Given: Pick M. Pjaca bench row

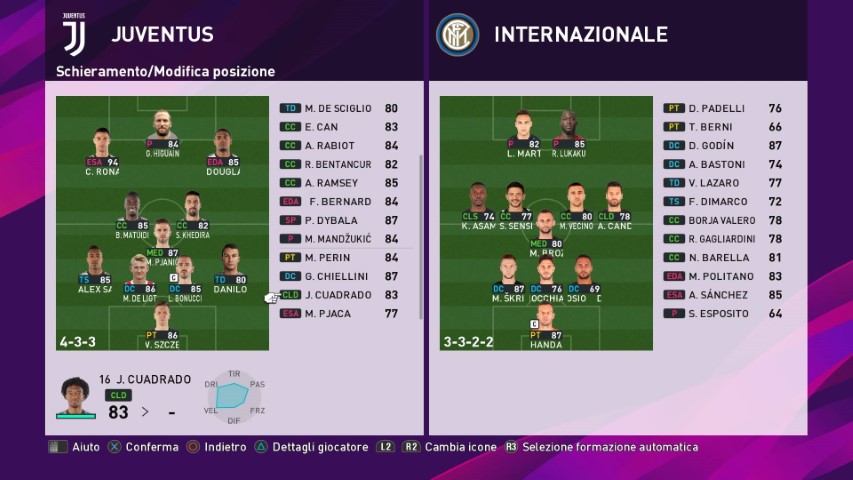Looking at the screenshot, I should click(x=338, y=313).
